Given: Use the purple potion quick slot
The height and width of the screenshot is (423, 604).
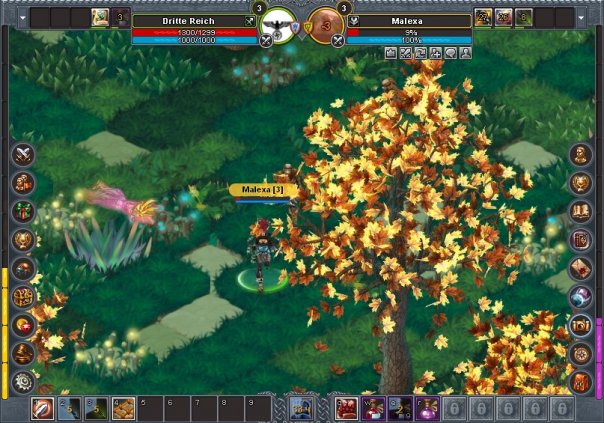Looking at the screenshot, I should (427, 408).
